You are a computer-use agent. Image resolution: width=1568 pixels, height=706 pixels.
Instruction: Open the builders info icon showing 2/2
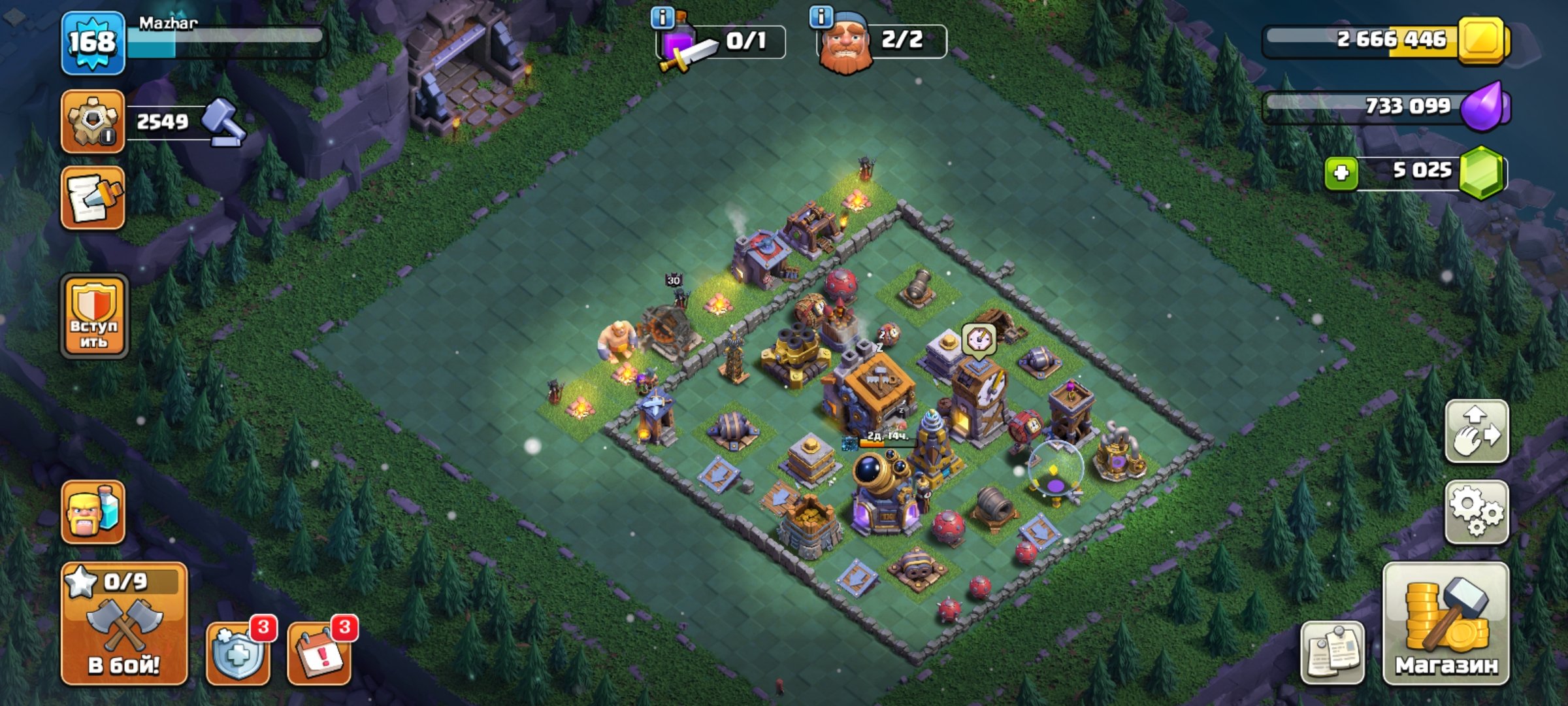(x=820, y=18)
